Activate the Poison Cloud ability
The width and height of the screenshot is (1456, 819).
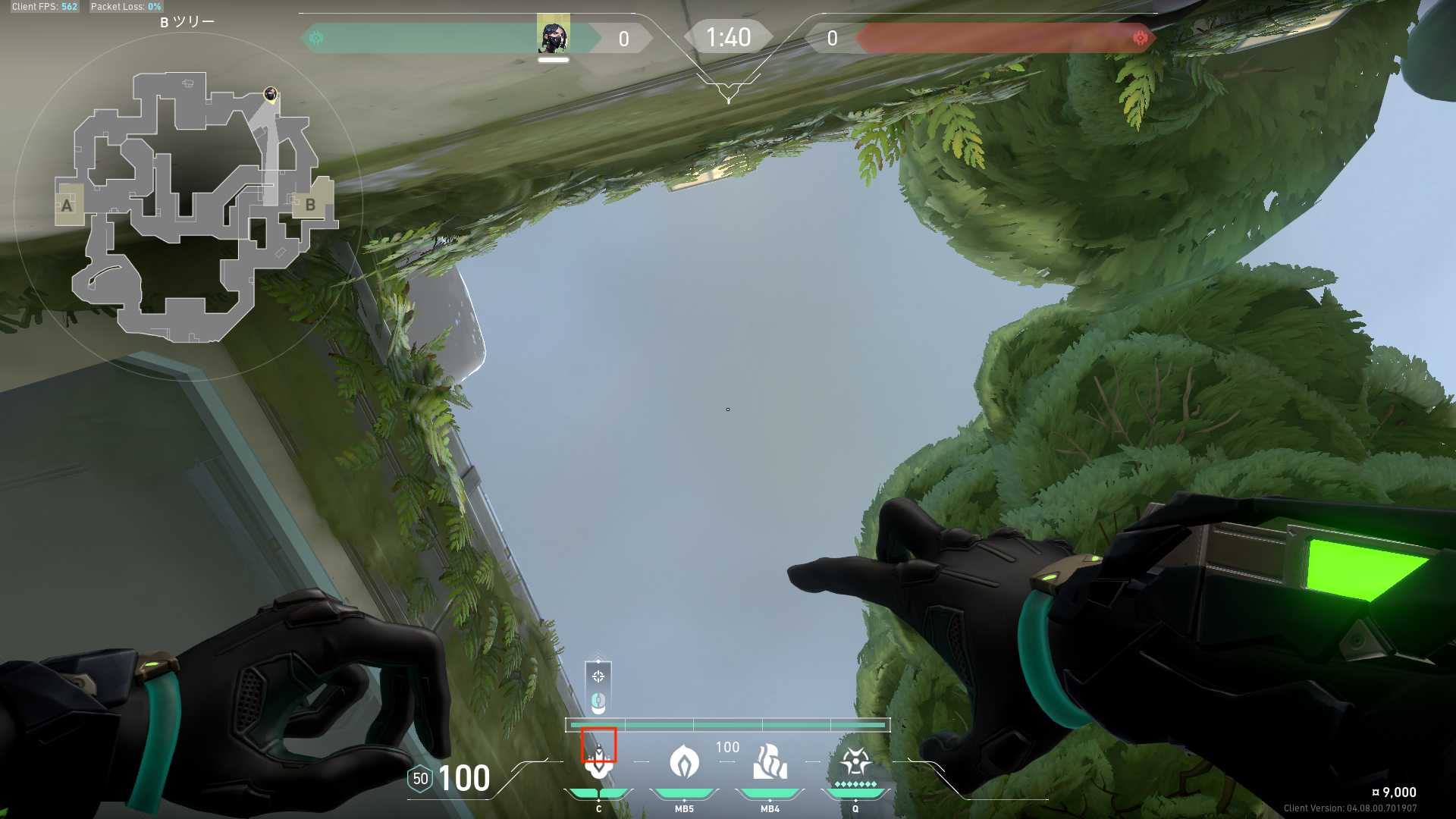[x=684, y=762]
